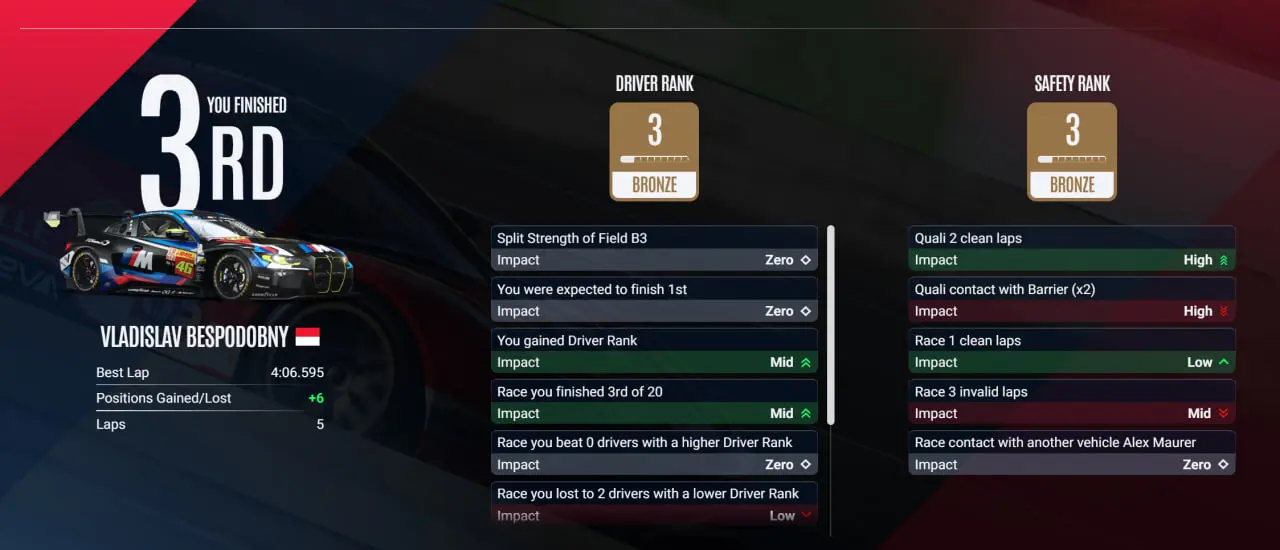1280x550 pixels.
Task: Click the Safety Rank bronze badge
Action: 1071,151
